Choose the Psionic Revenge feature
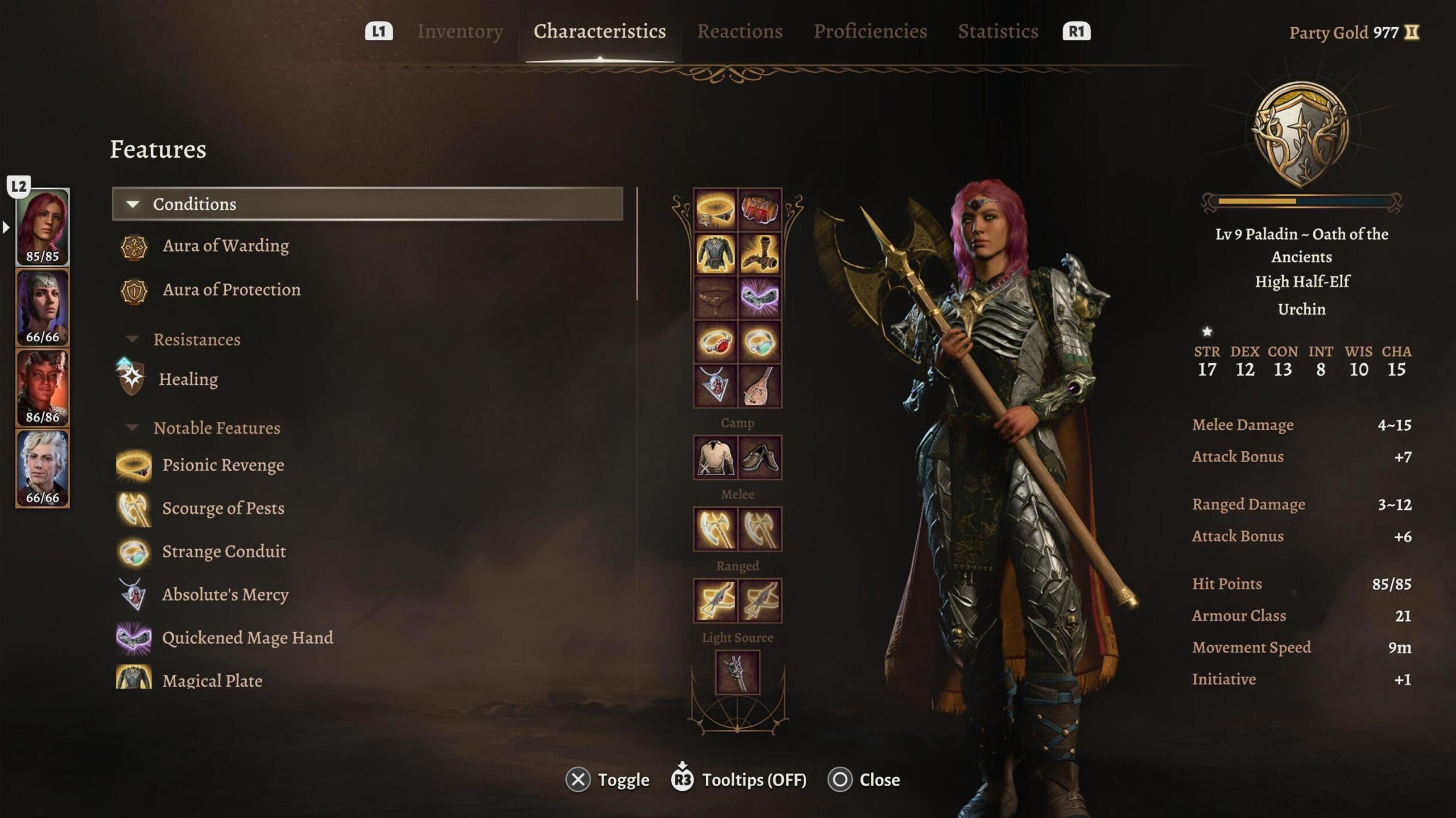Screen dimensions: 1456x818 click(x=223, y=465)
